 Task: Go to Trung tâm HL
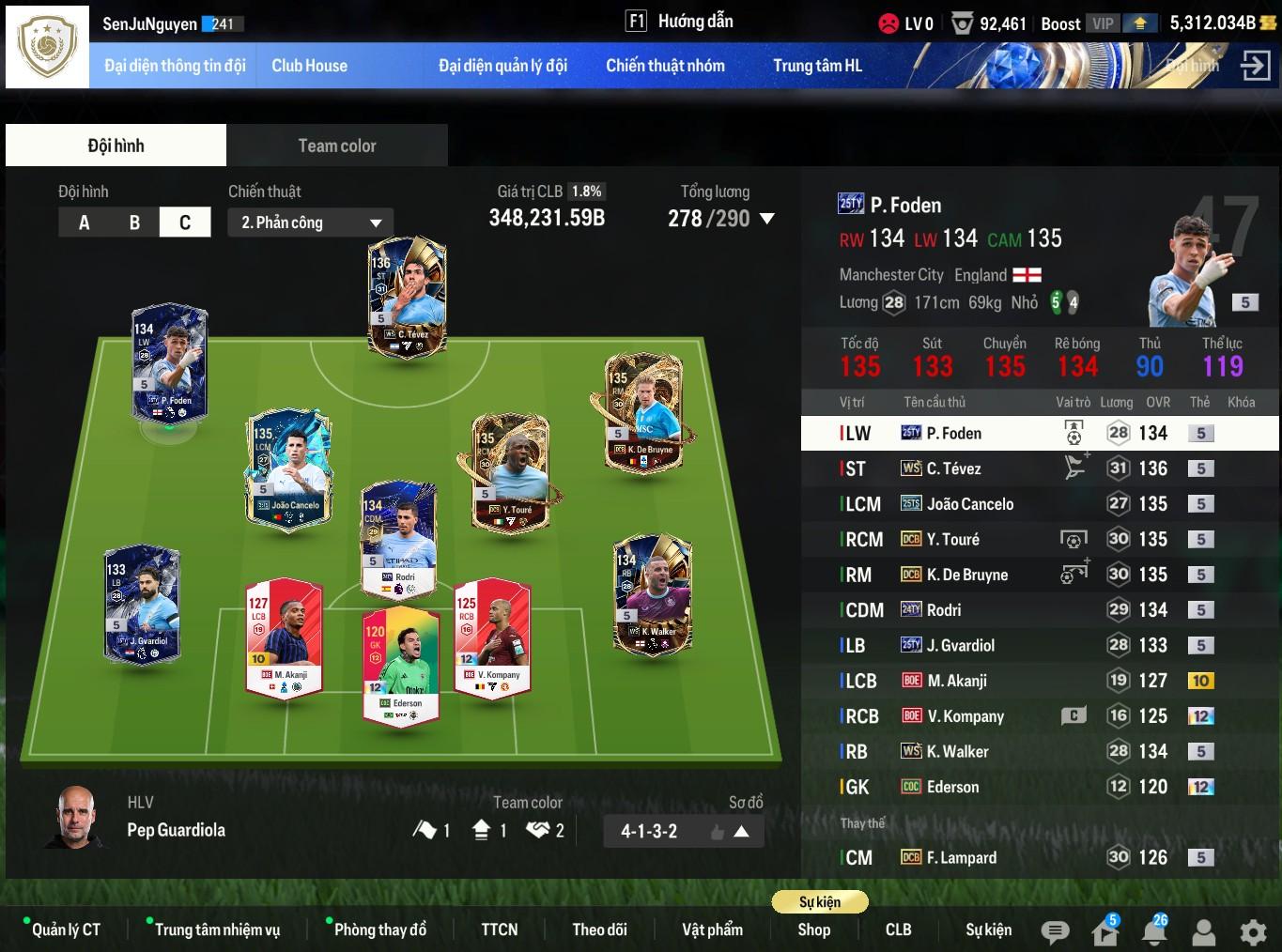coord(817,66)
